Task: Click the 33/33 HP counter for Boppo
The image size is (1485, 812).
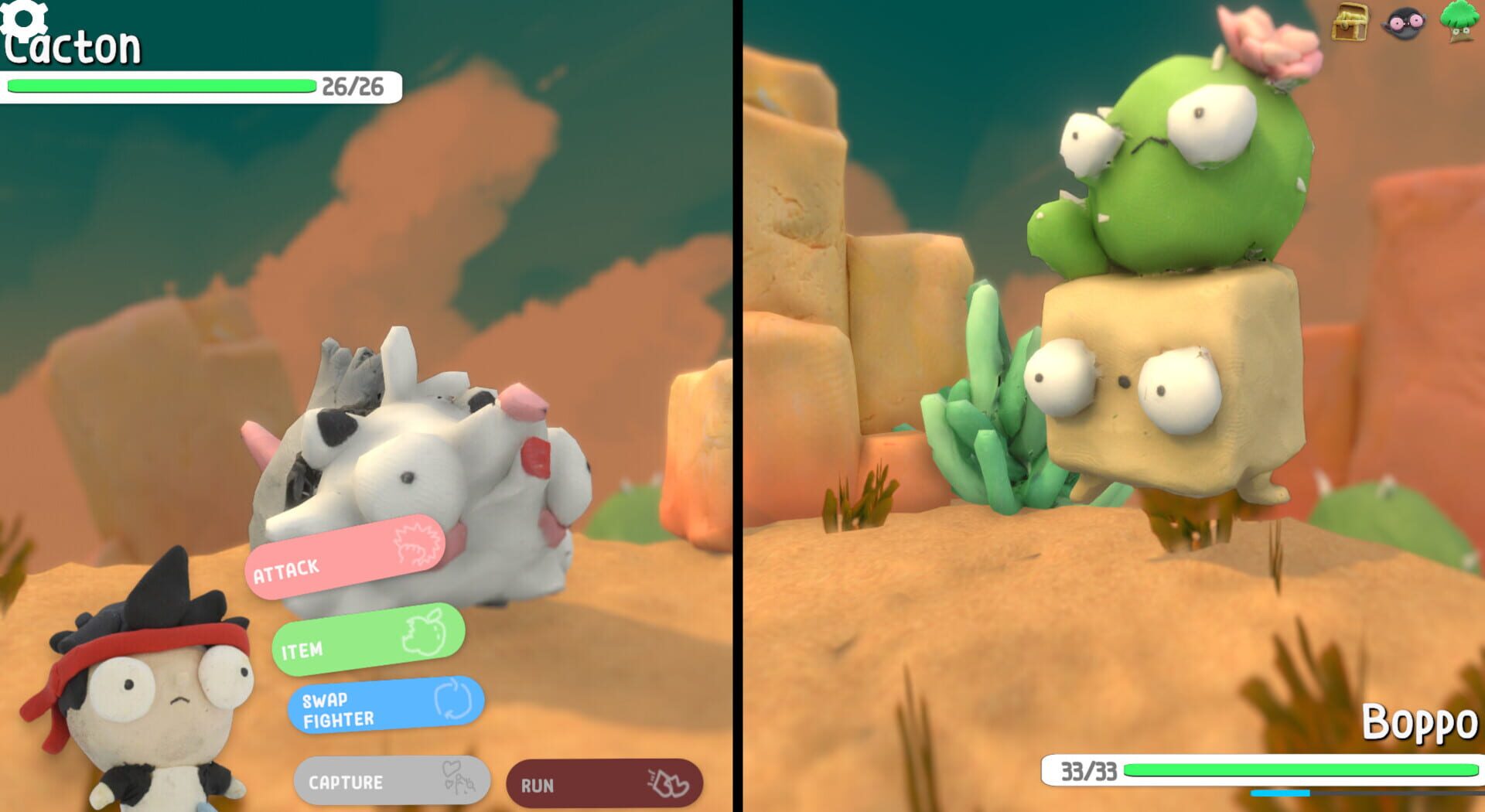Action: pyautogui.click(x=1087, y=769)
